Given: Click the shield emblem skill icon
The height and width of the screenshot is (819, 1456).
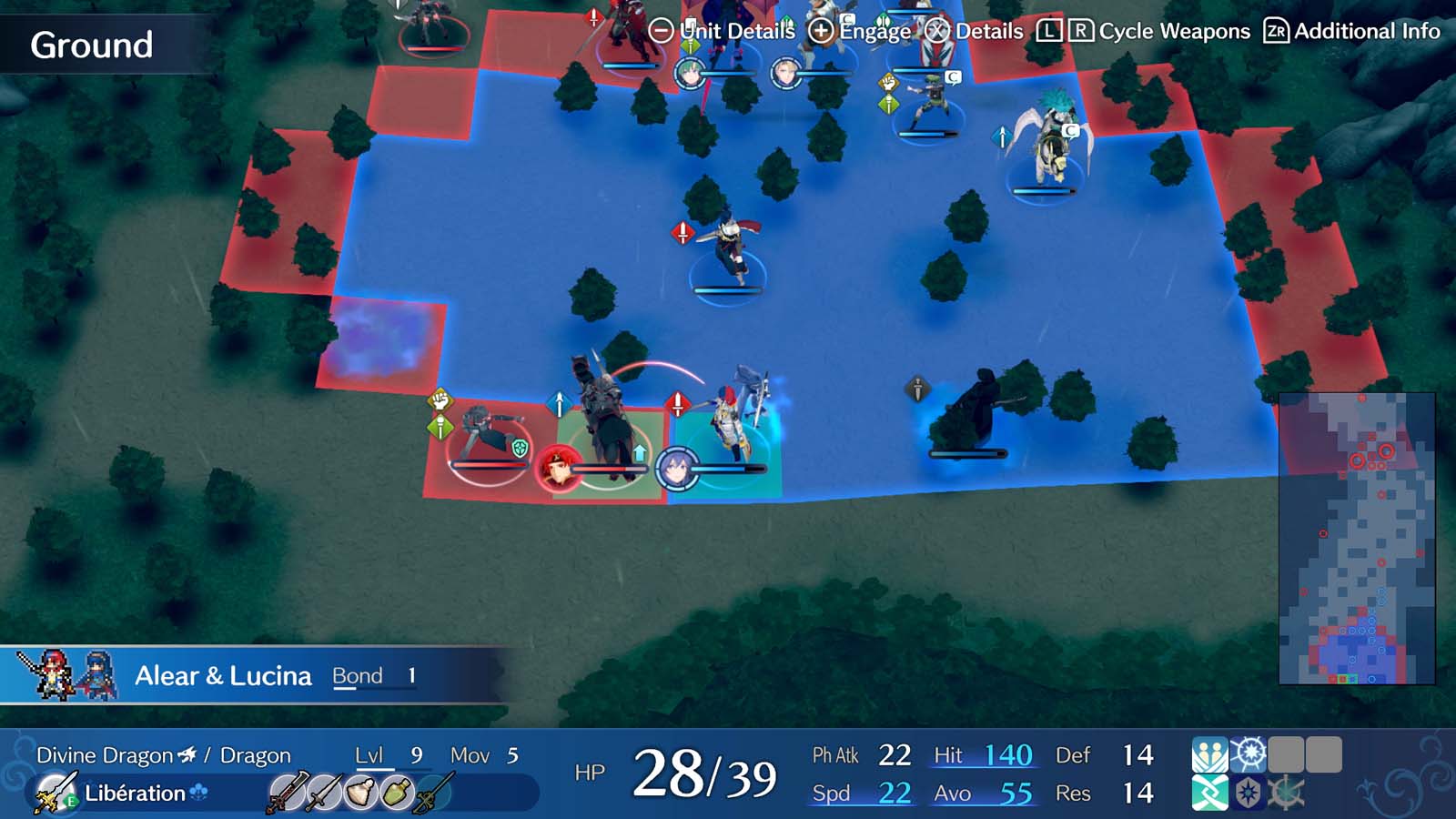Looking at the screenshot, I should click(1249, 794).
